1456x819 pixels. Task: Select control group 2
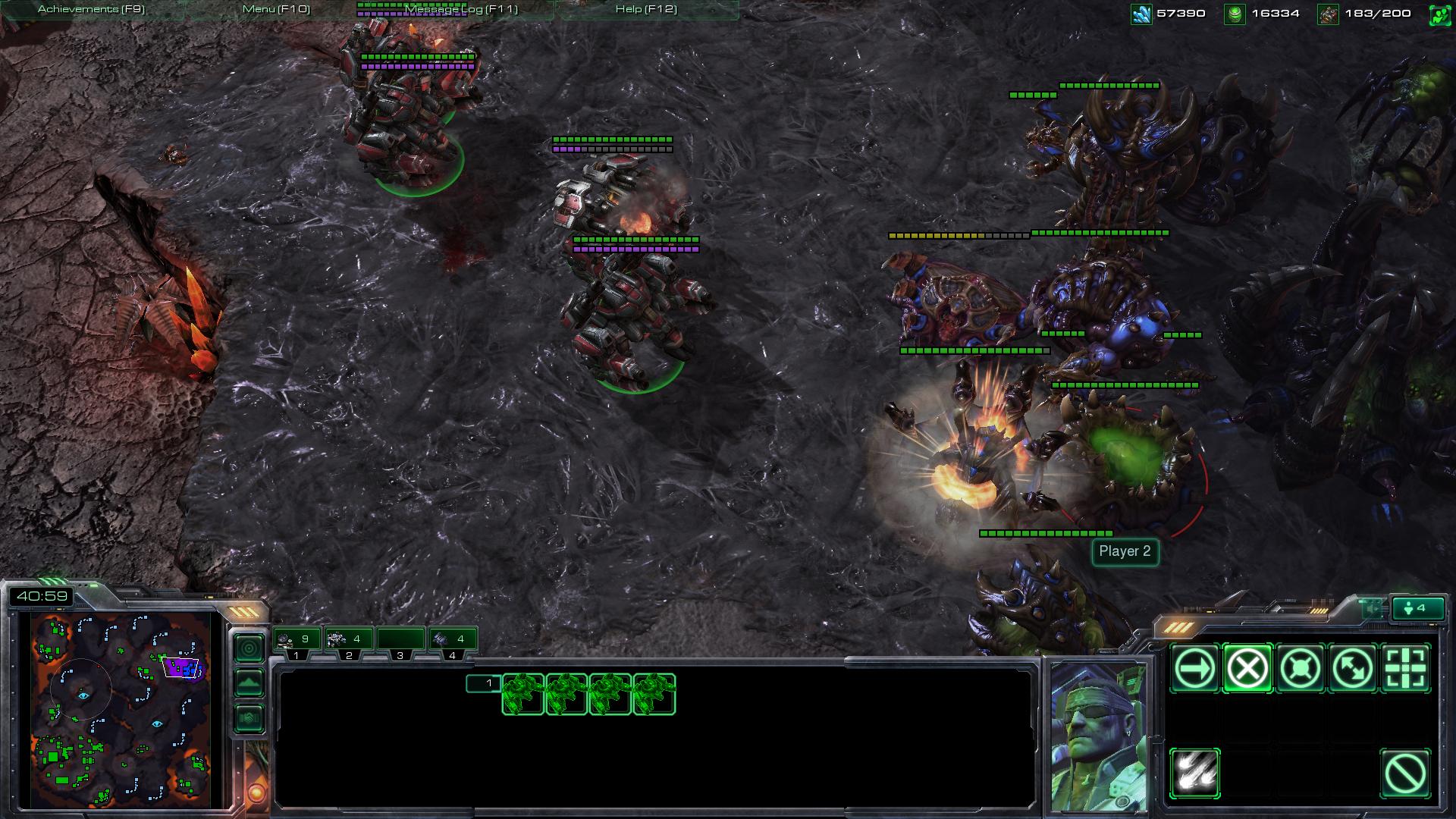pyautogui.click(x=348, y=640)
